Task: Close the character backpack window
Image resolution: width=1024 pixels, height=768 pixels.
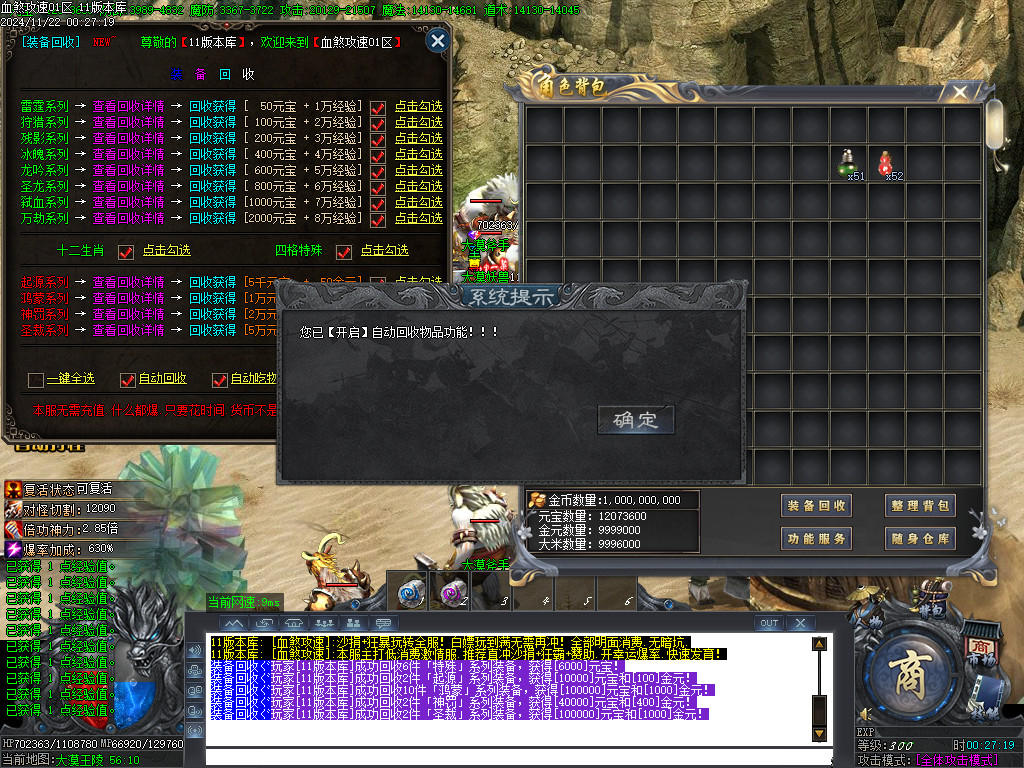Action: click(x=960, y=93)
